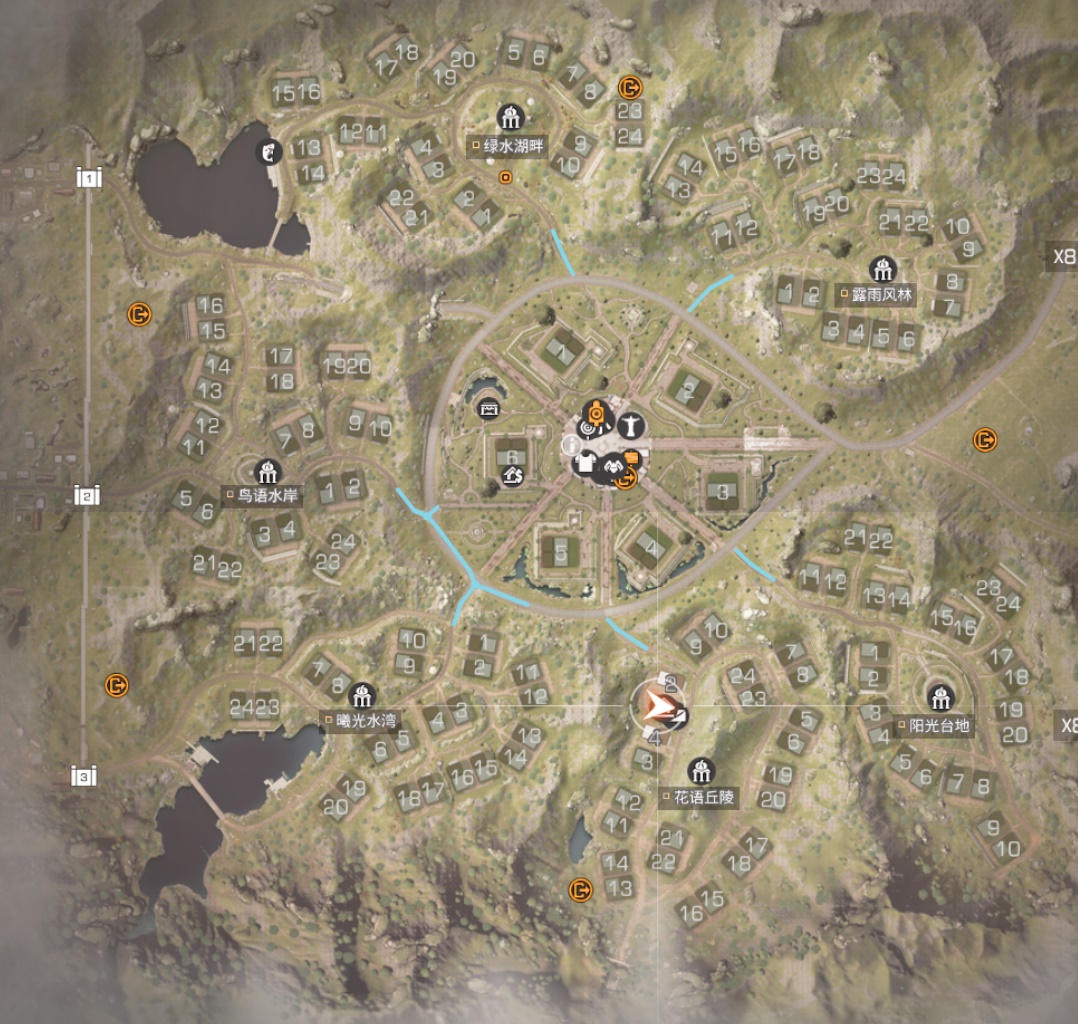Click the marker beside the northwest lake

[x=268, y=152]
